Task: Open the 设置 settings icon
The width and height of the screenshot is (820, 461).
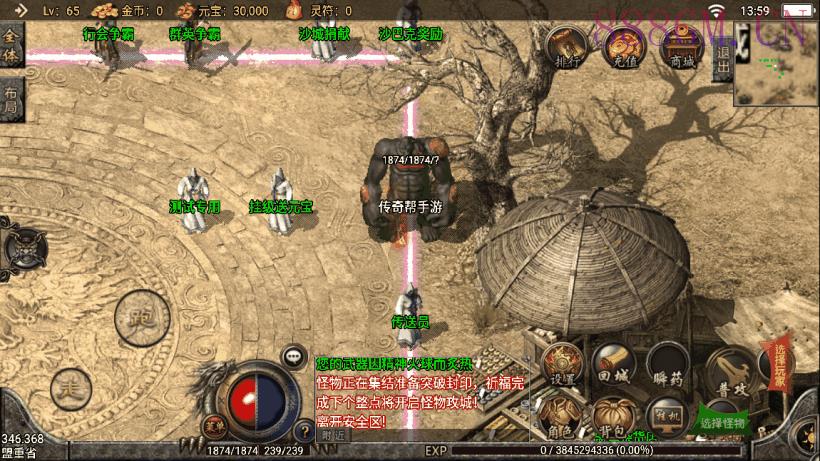Action: coord(563,365)
